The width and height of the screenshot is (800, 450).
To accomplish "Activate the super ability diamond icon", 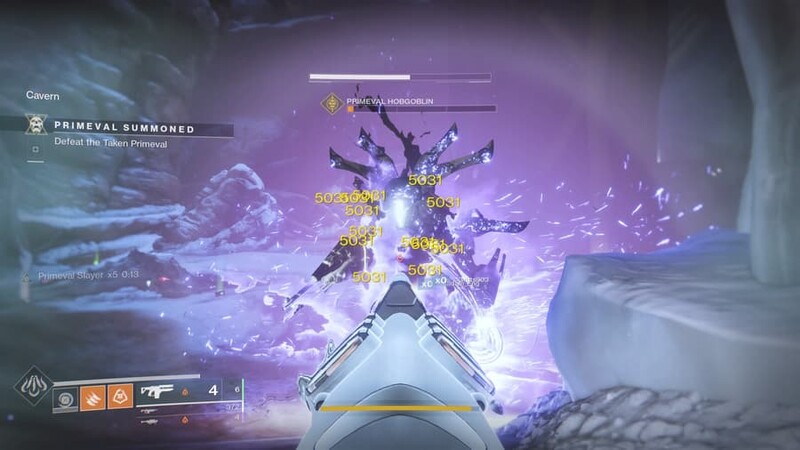I will click(x=29, y=387).
